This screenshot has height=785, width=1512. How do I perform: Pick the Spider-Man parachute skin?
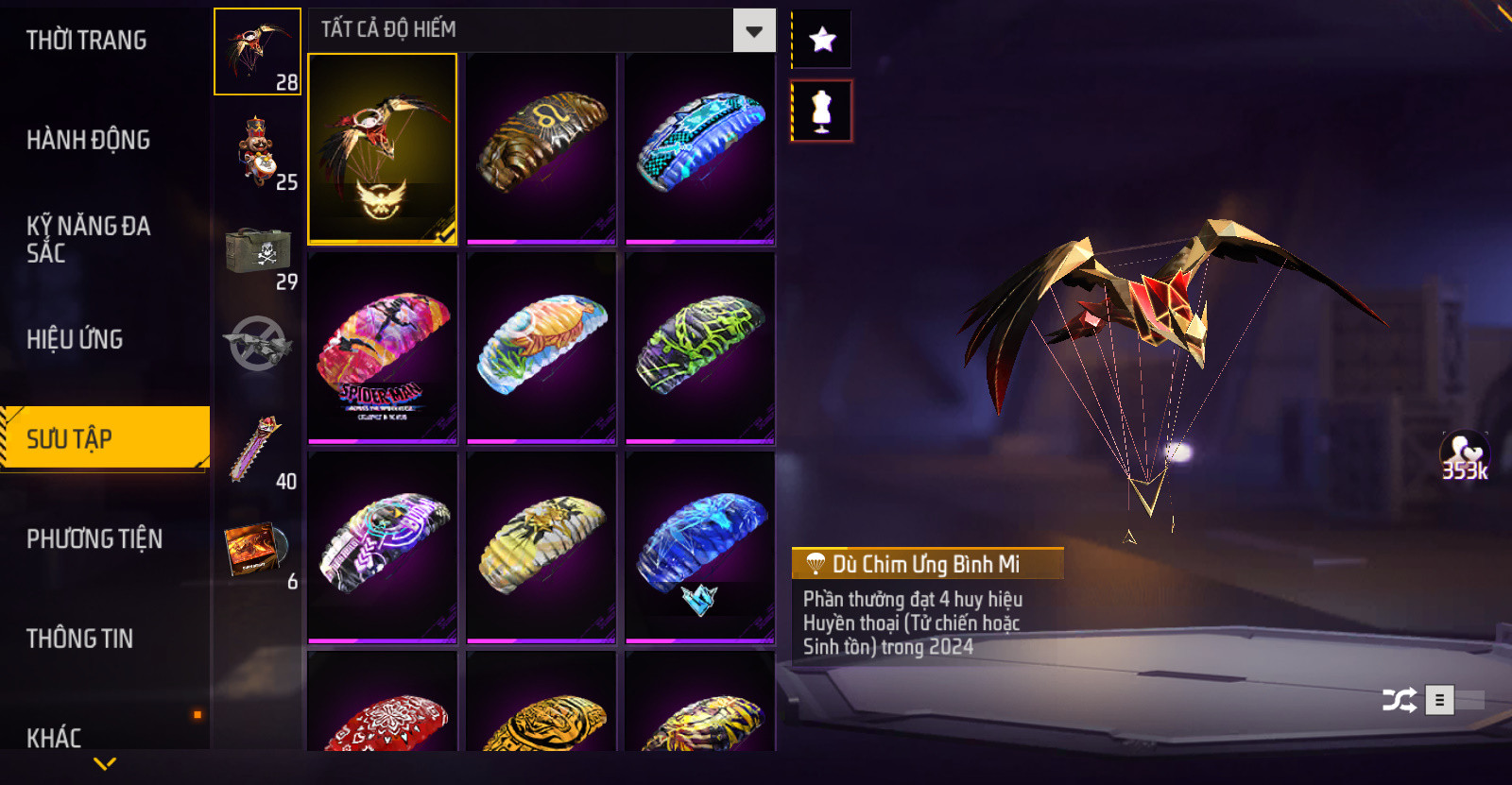click(x=383, y=348)
